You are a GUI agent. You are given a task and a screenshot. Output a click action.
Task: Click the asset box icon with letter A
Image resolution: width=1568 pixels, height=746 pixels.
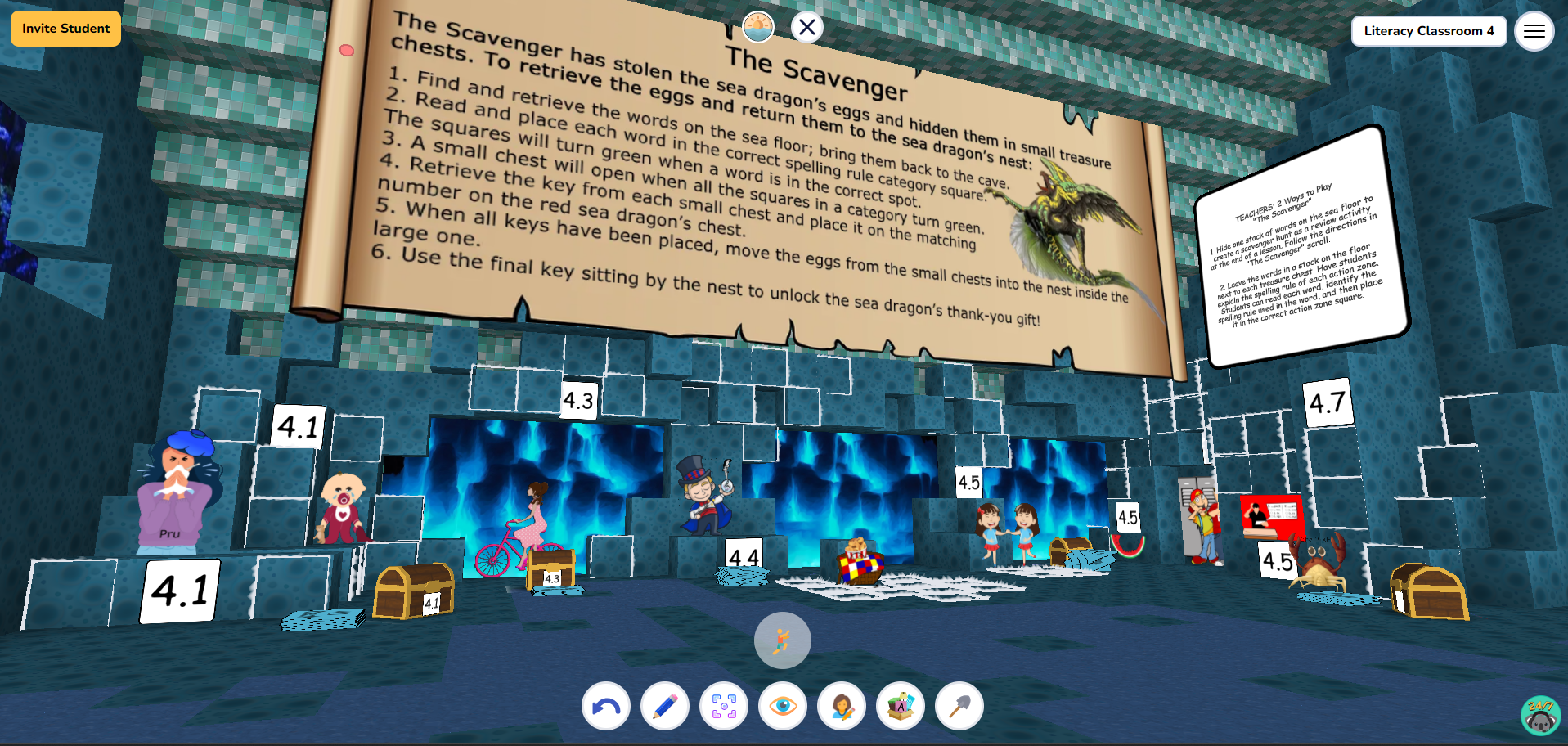900,706
